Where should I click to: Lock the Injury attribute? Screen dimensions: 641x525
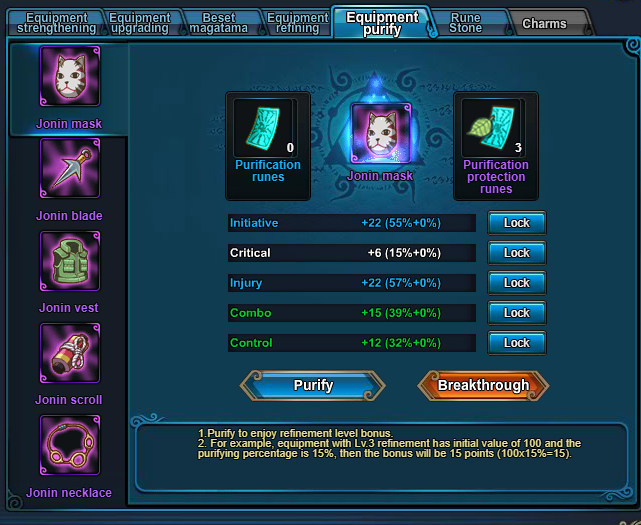(516, 283)
